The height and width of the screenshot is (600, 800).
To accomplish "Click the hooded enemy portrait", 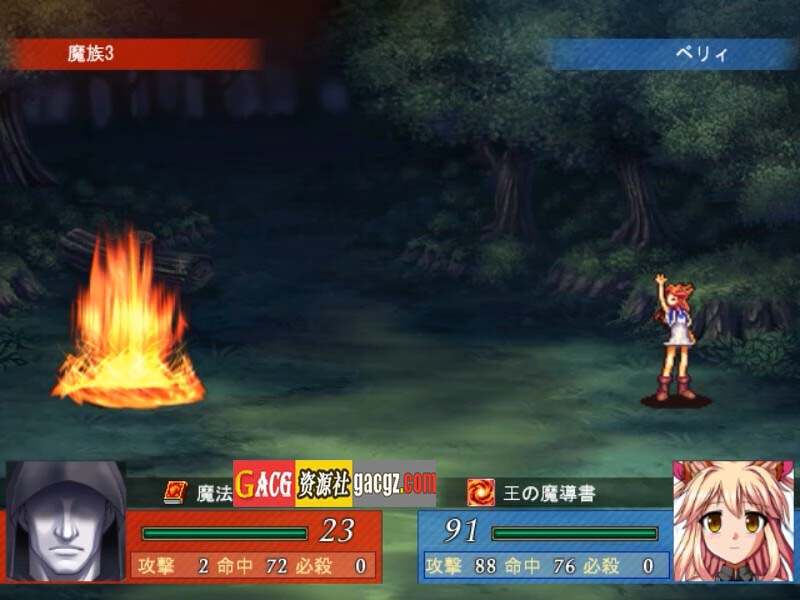I will (66, 522).
